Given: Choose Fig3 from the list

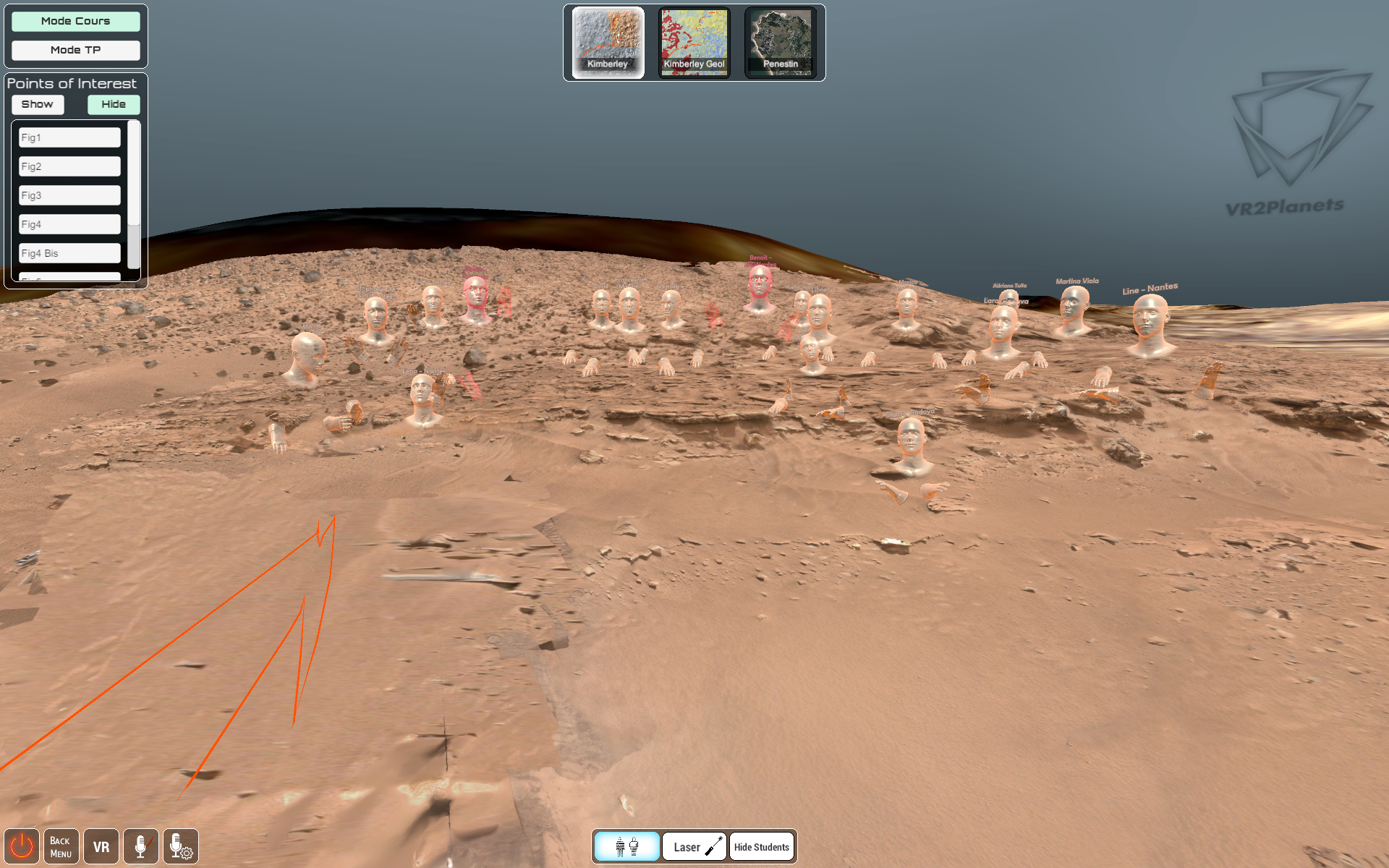Looking at the screenshot, I should click(69, 195).
